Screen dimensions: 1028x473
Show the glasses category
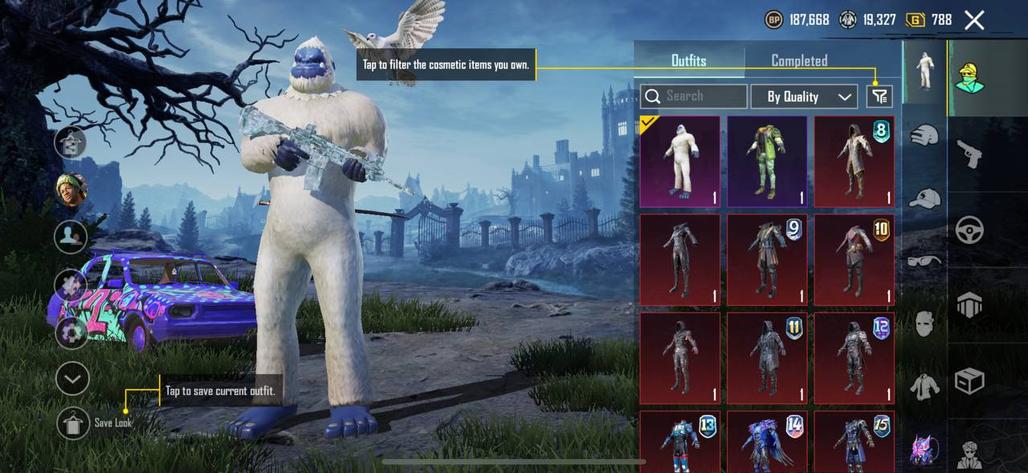[924, 260]
